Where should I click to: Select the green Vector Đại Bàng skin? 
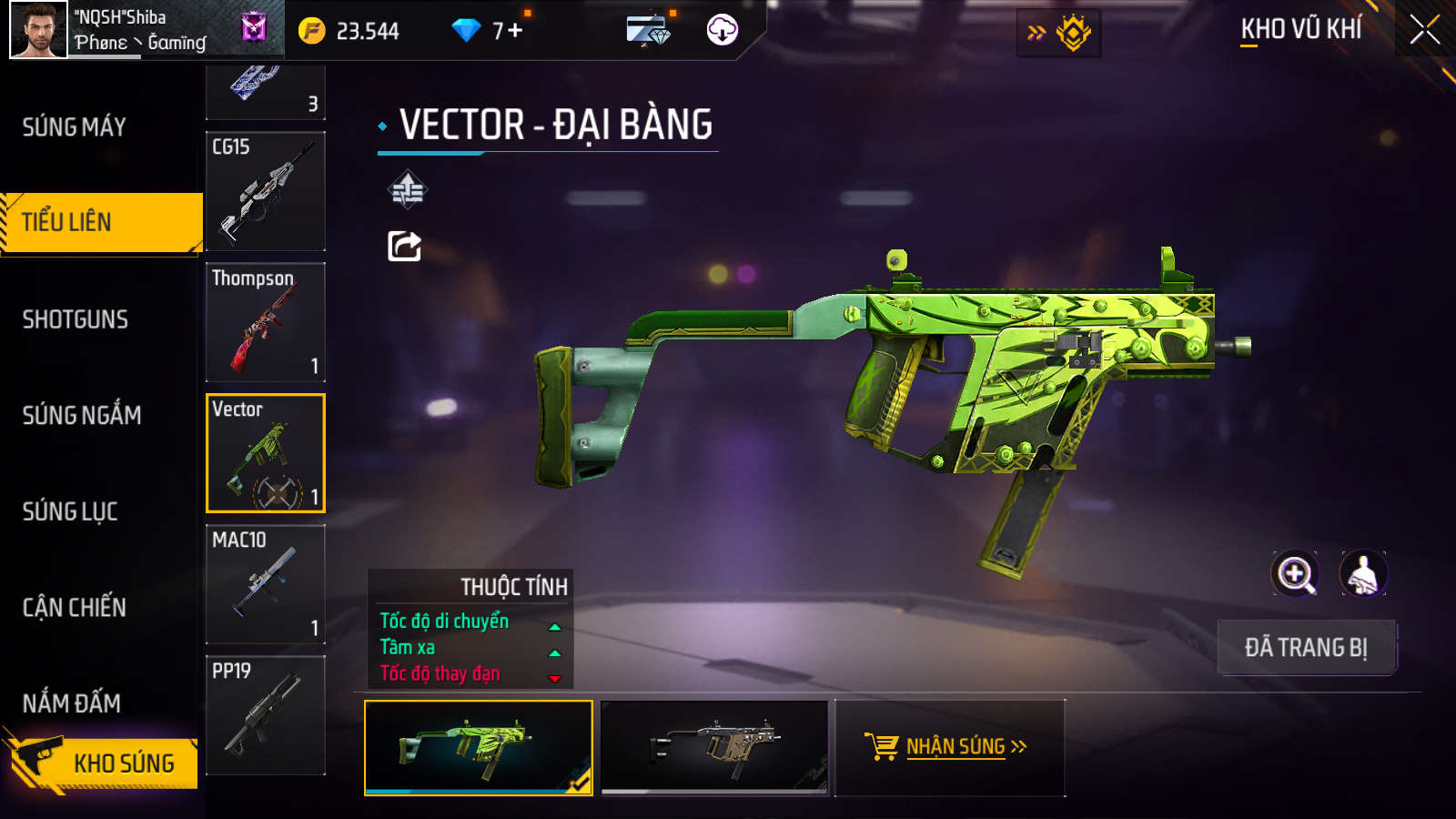(x=479, y=747)
